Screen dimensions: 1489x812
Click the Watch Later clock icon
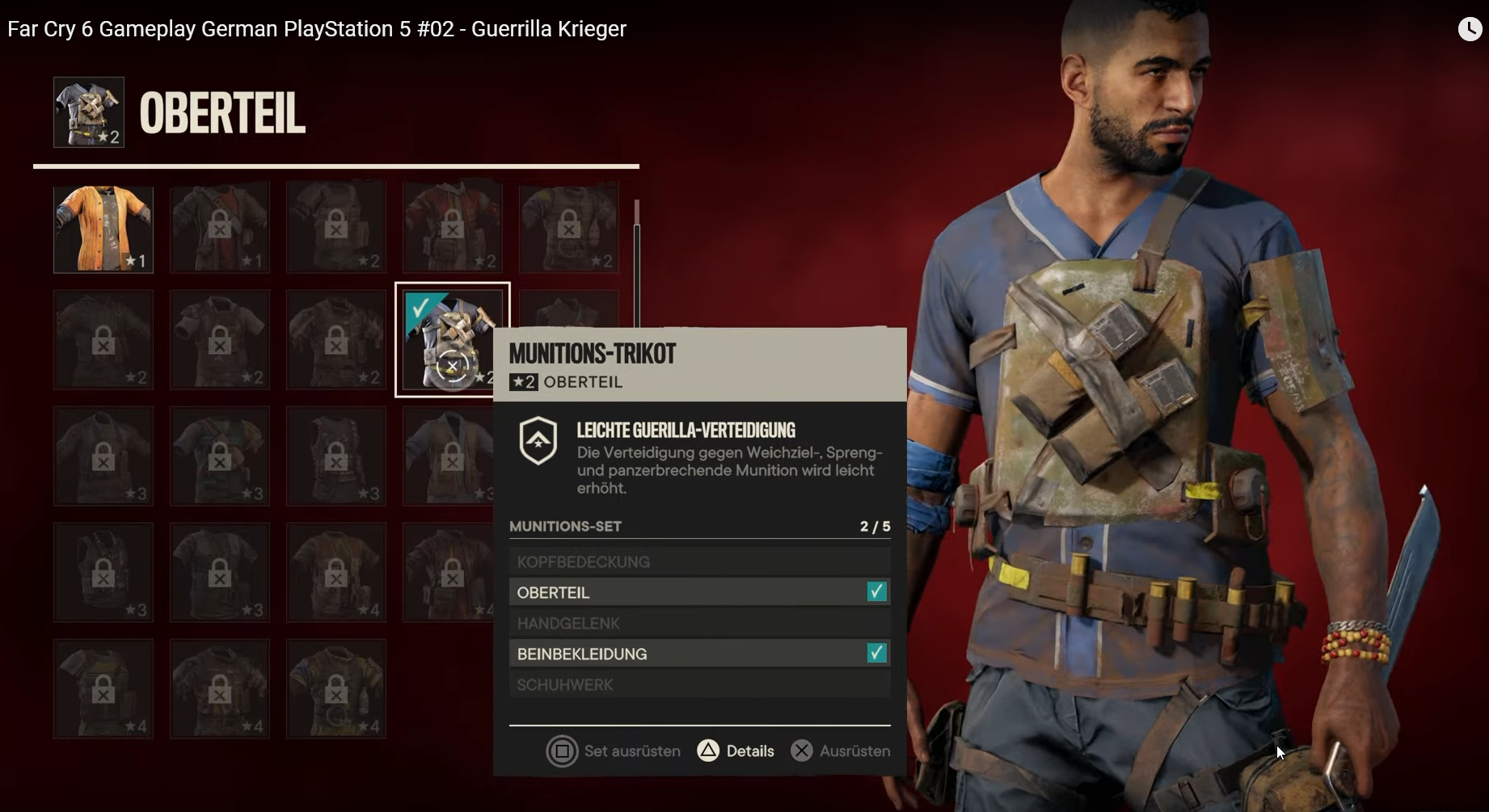[1470, 29]
